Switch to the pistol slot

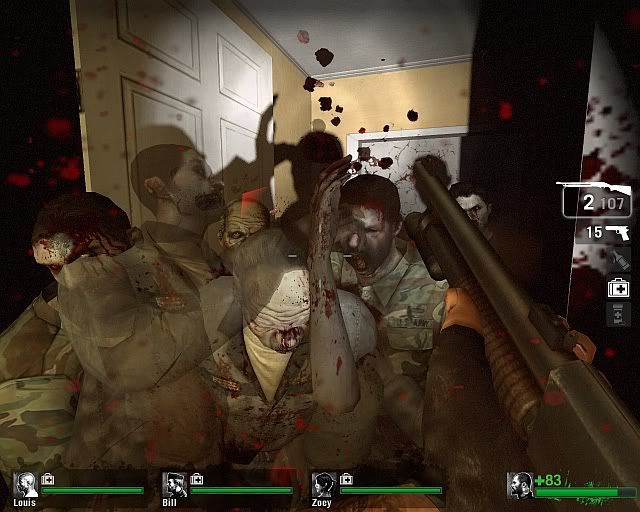[617, 231]
